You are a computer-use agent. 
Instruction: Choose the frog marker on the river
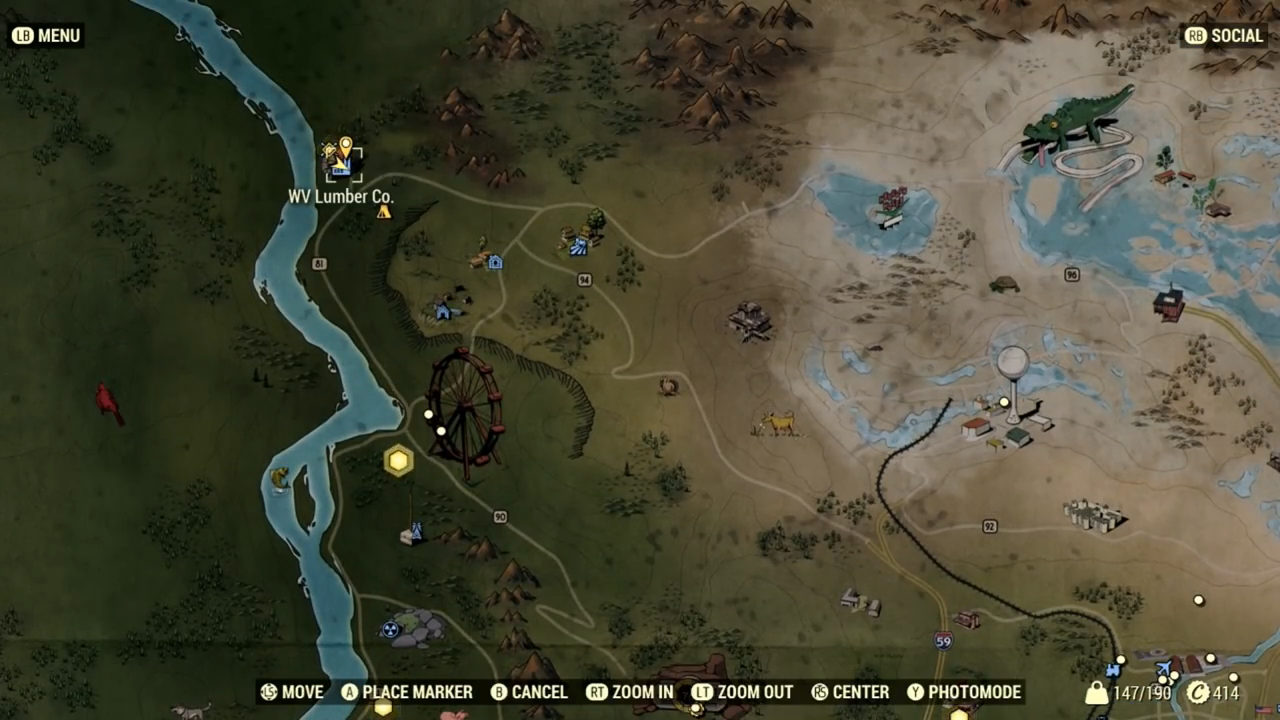tap(279, 478)
